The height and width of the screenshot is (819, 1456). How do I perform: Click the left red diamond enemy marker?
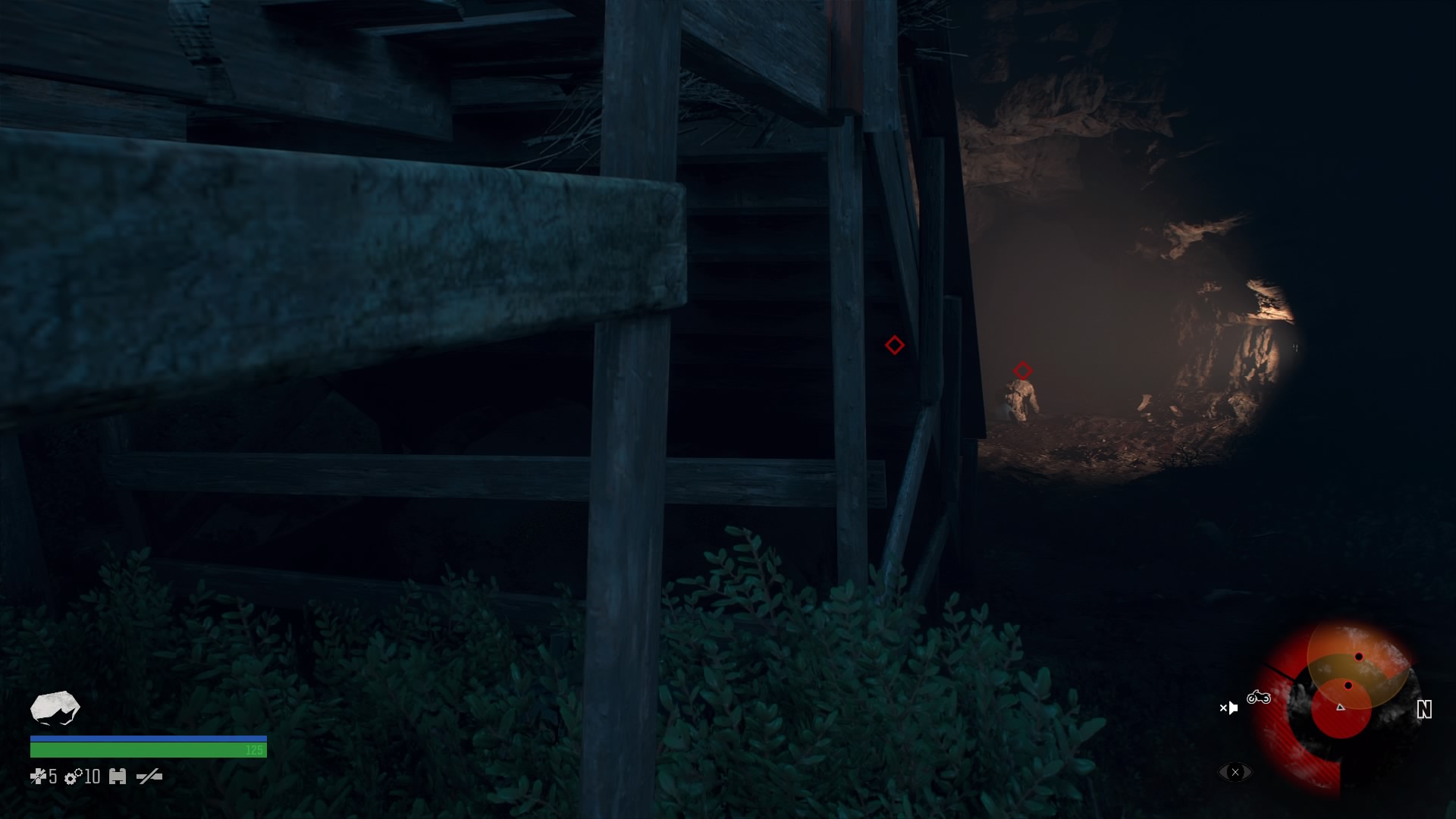pyautogui.click(x=895, y=344)
